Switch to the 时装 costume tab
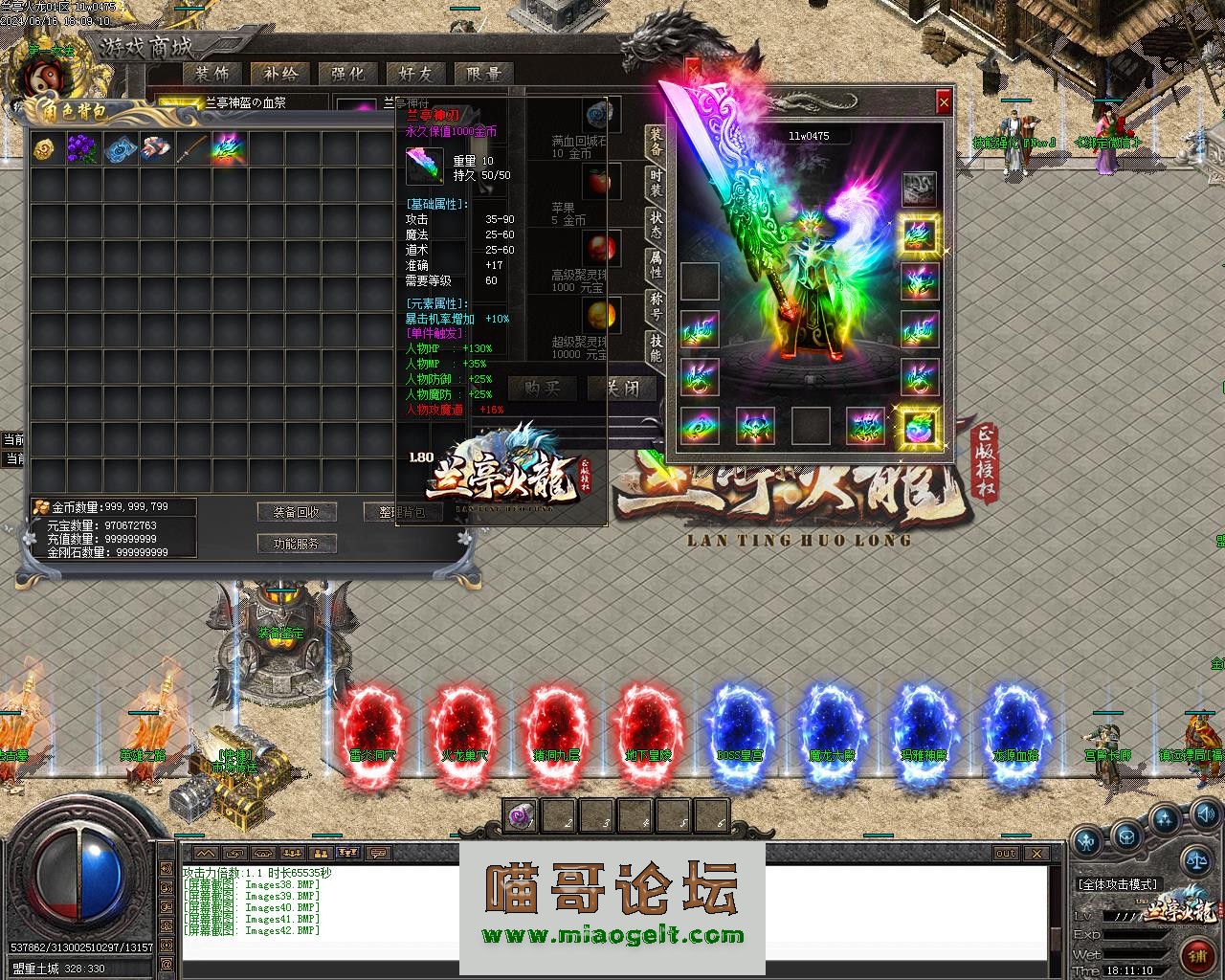The image size is (1225, 980). tap(656, 183)
